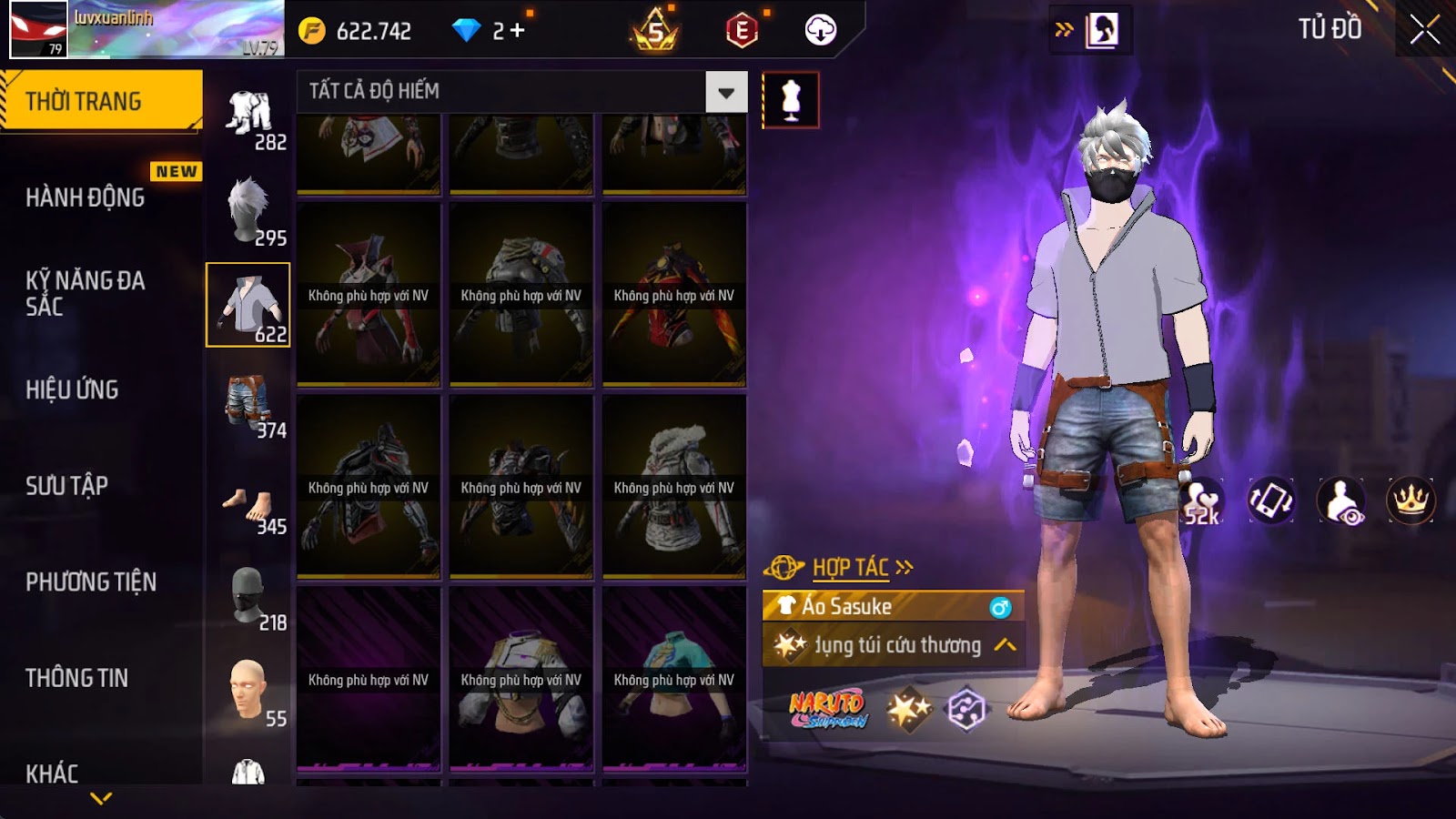The image size is (1456, 819).
Task: Open the mask category with 218 items
Action: [248, 598]
